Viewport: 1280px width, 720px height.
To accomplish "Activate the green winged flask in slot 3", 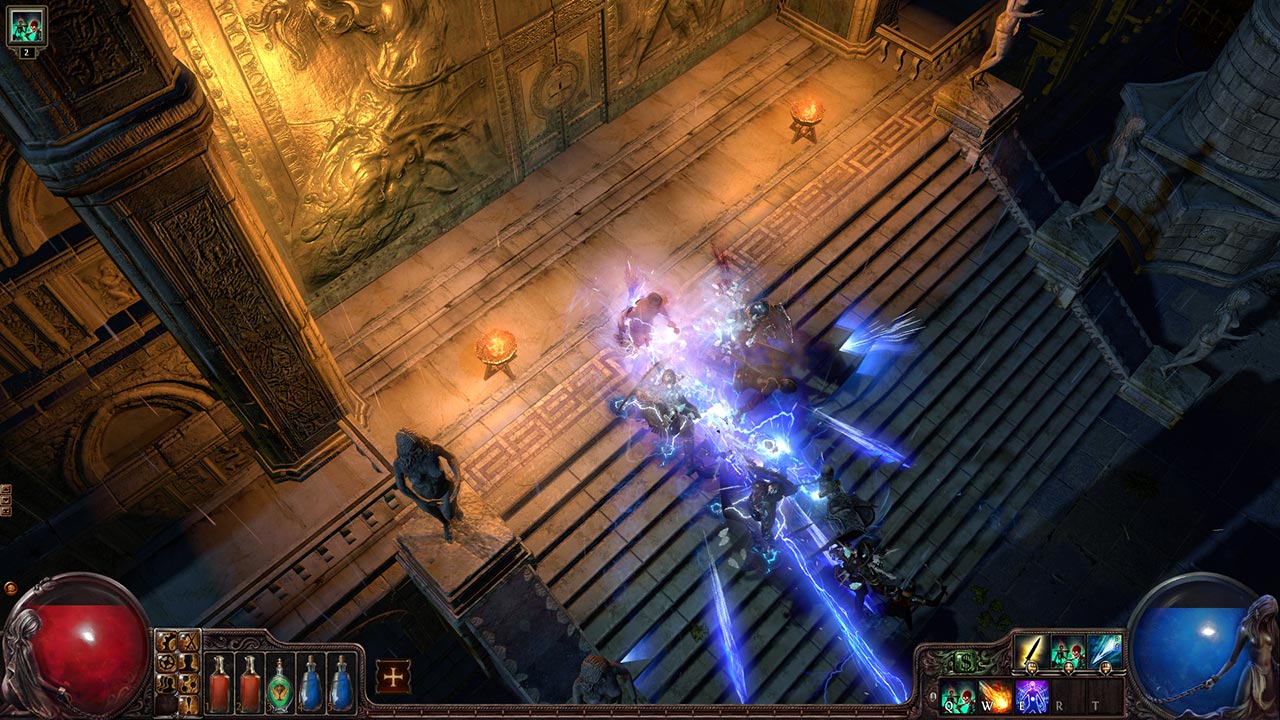I will click(280, 684).
